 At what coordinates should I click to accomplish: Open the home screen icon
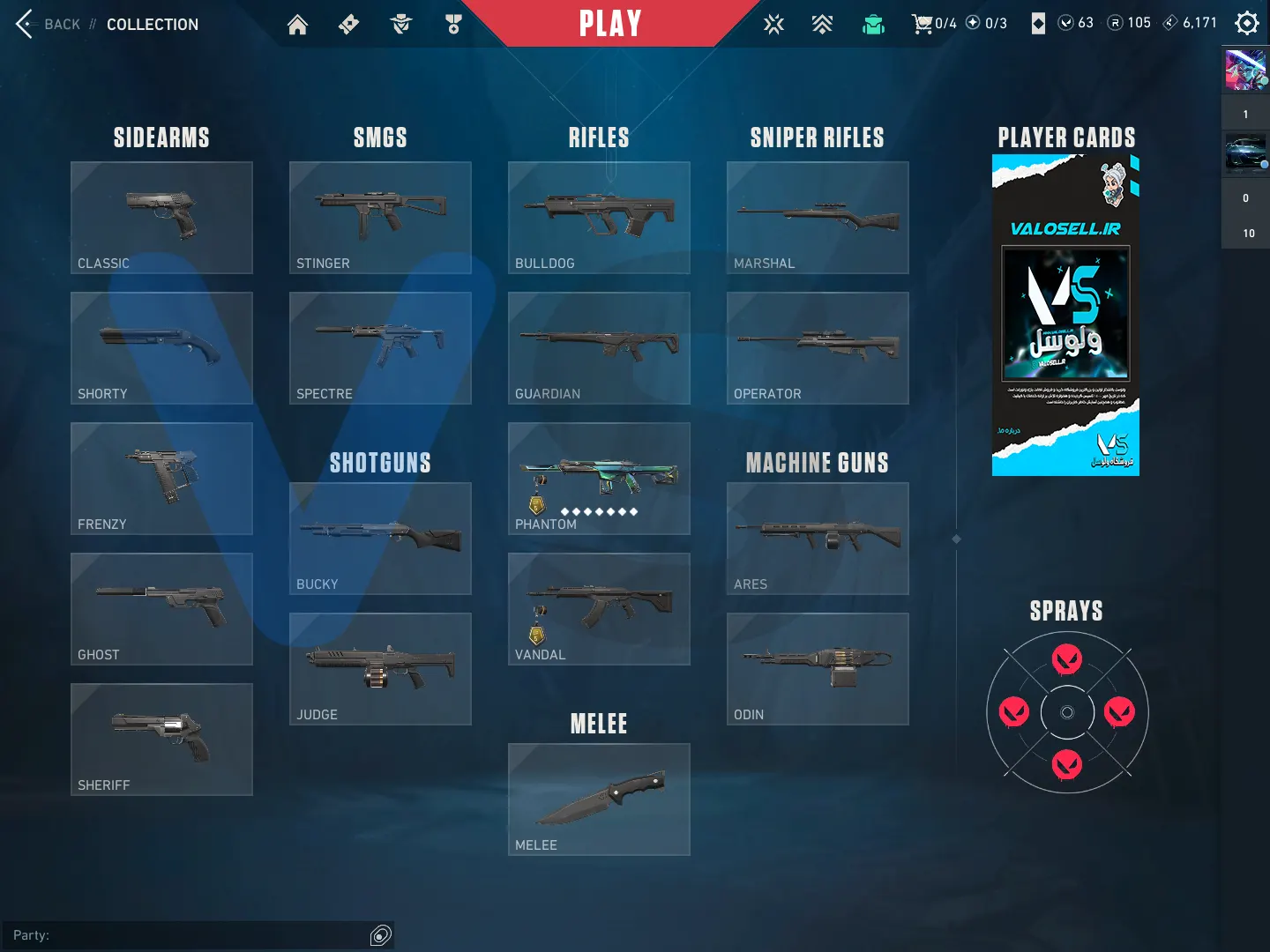point(297,24)
